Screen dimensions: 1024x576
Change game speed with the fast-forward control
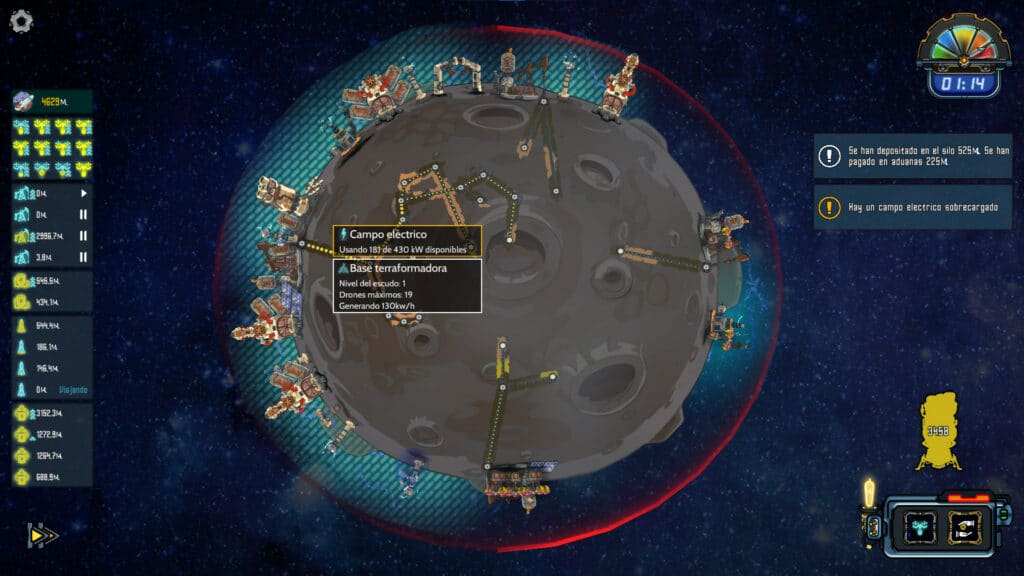coord(42,536)
